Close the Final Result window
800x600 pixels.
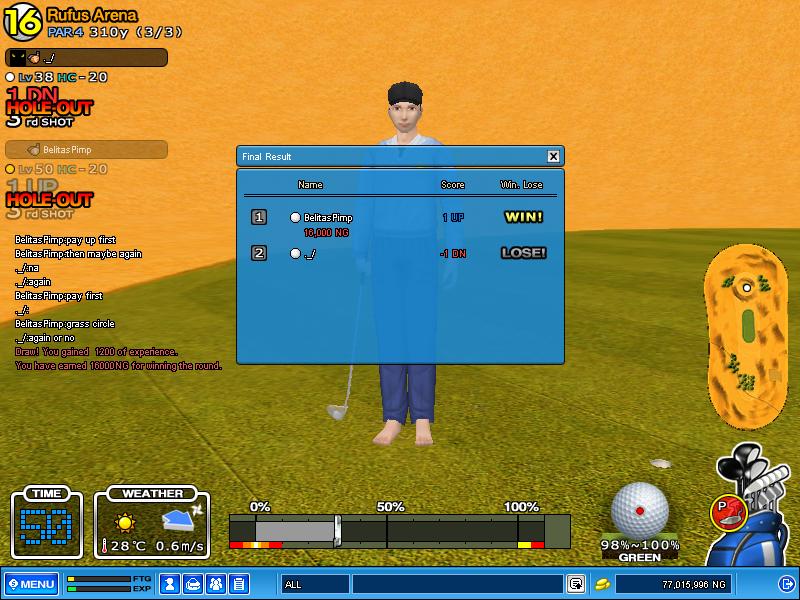click(x=553, y=157)
